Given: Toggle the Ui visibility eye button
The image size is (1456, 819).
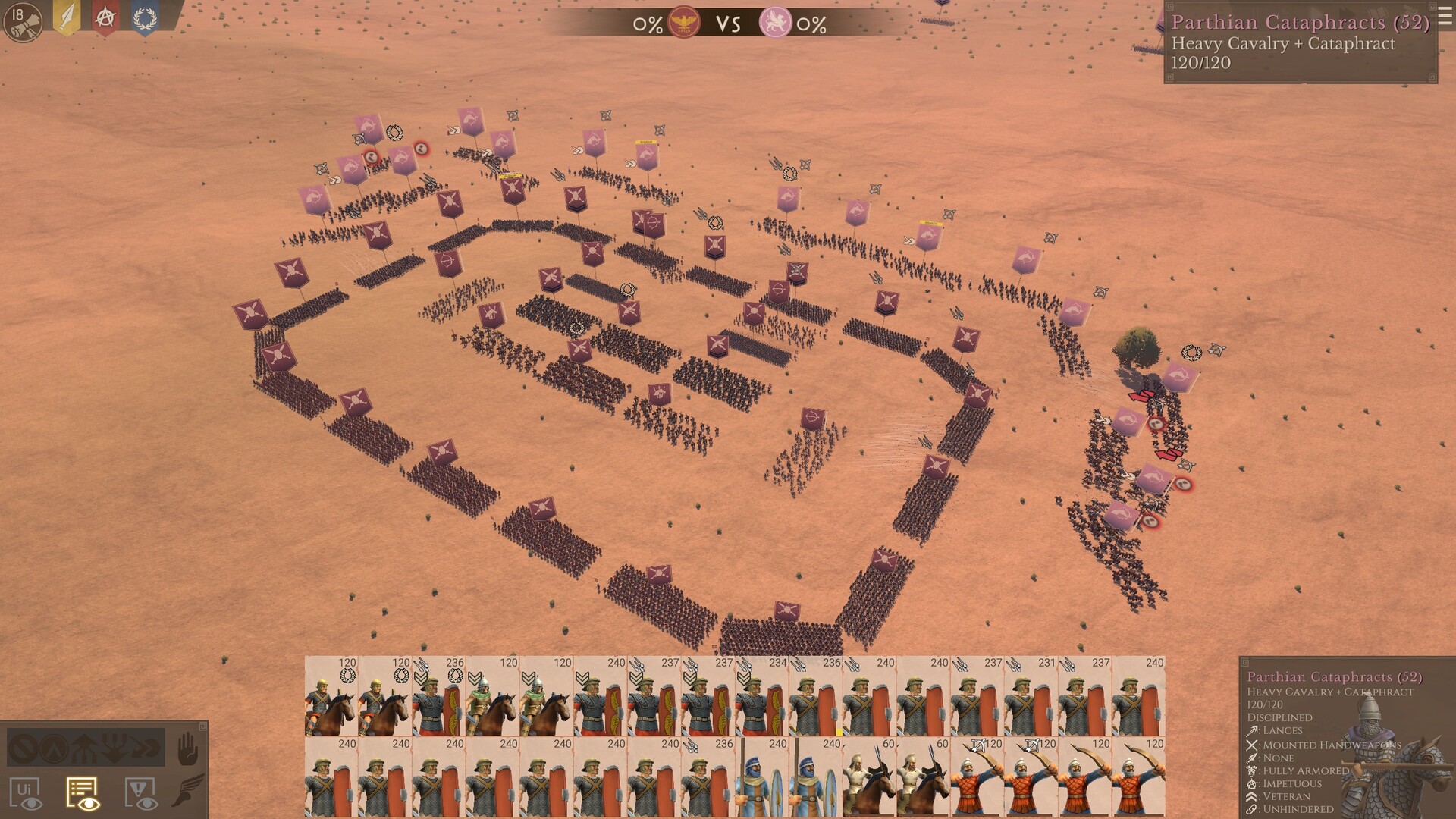Looking at the screenshot, I should (25, 792).
